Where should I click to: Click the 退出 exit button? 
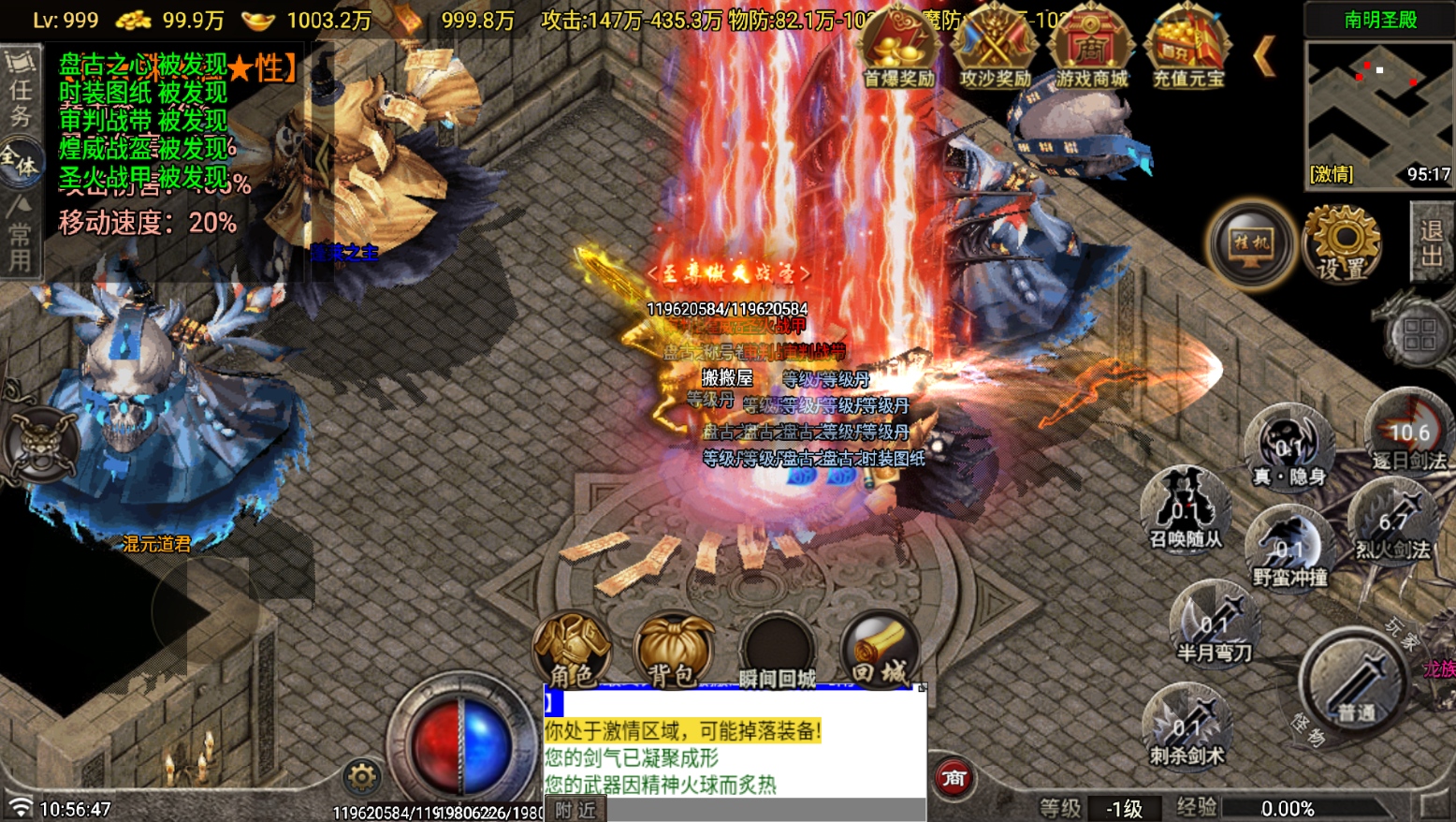click(1431, 242)
